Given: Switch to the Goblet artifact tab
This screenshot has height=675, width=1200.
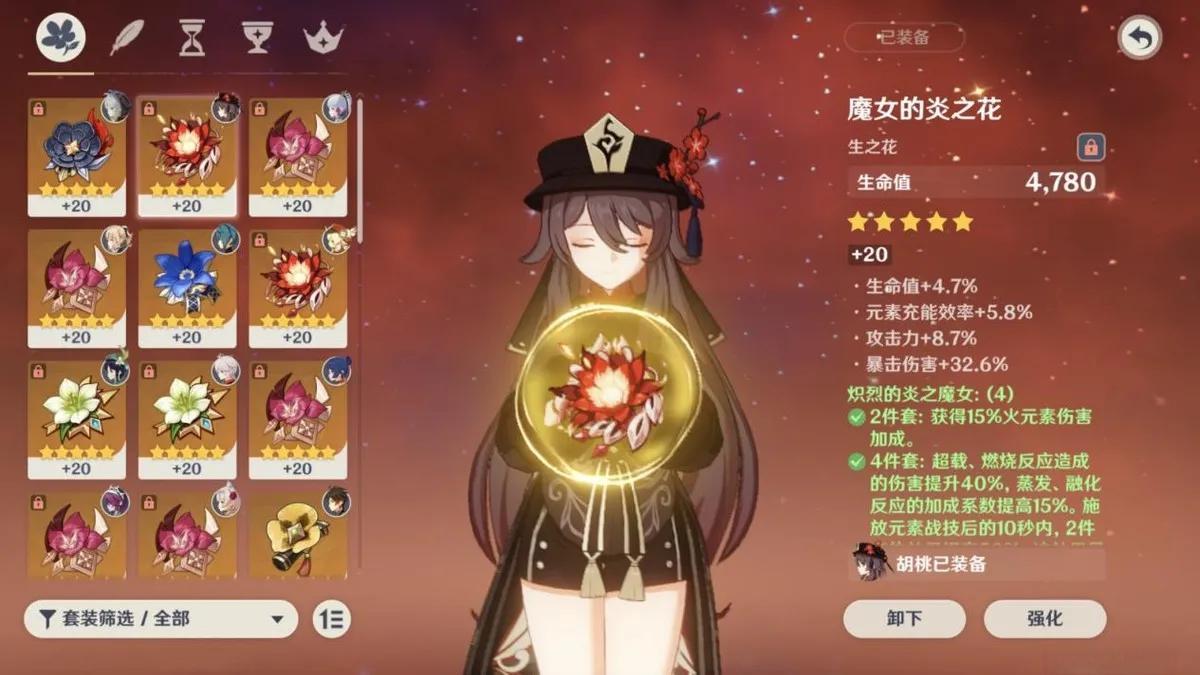Looking at the screenshot, I should coord(257,38).
